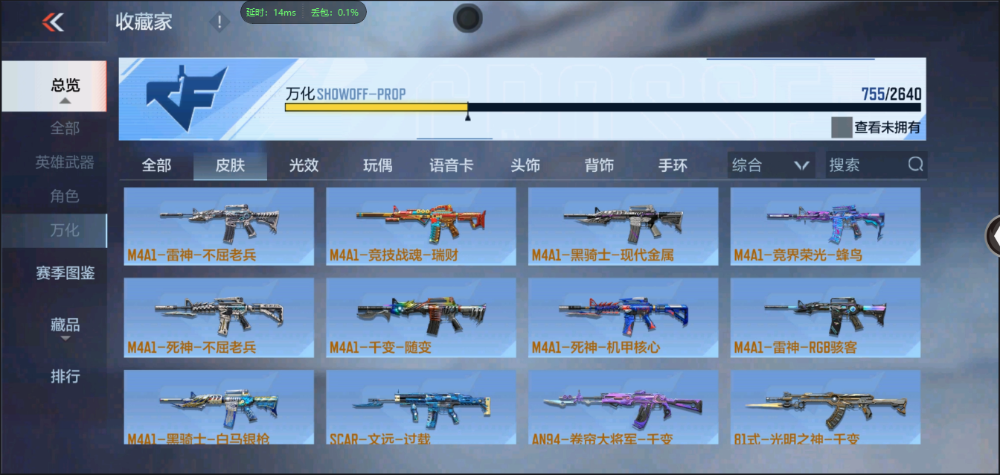Open the collector info exclamation icon
This screenshot has width=1000, height=475.
click(x=219, y=22)
